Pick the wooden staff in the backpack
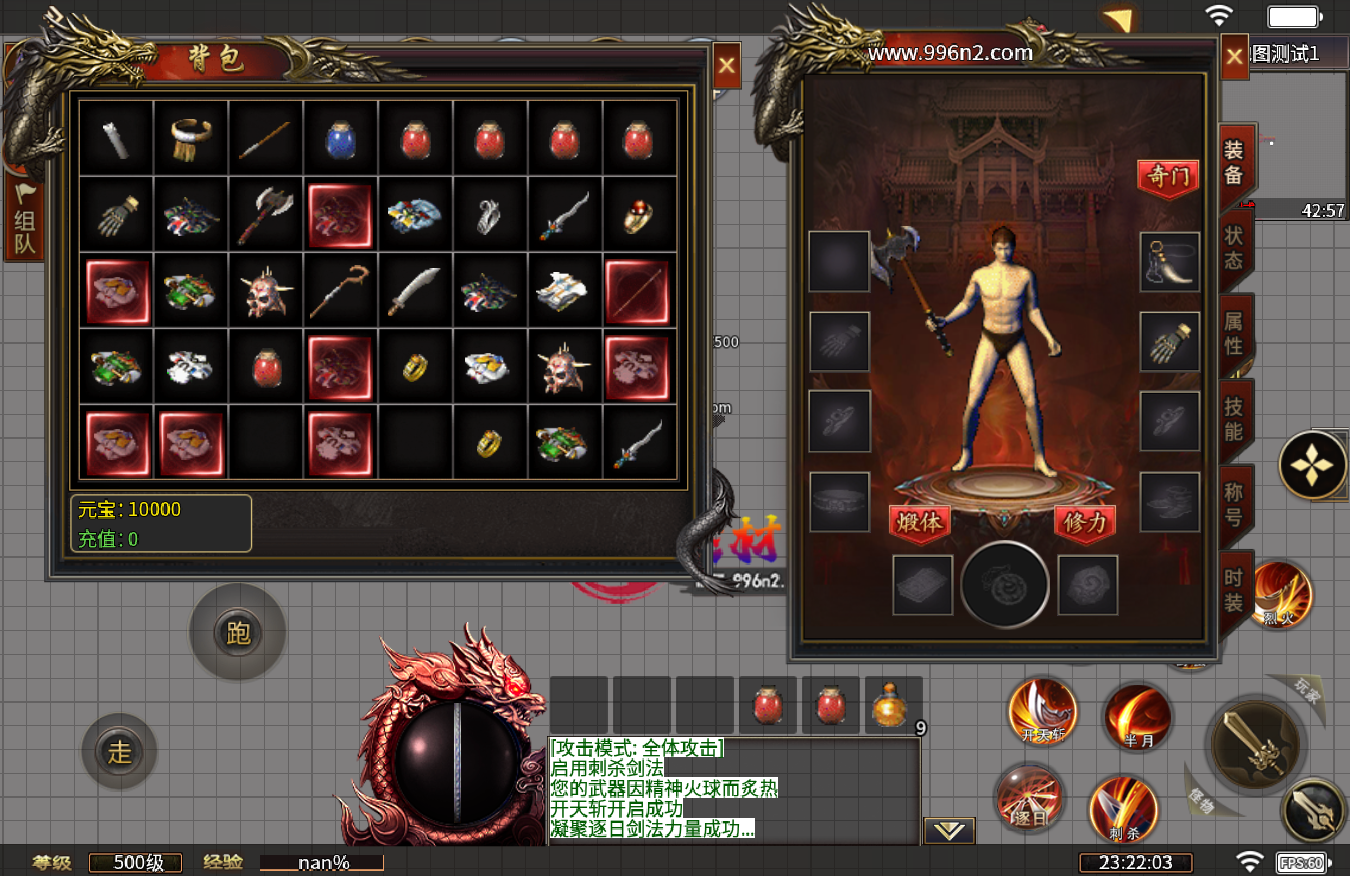 (x=341, y=290)
